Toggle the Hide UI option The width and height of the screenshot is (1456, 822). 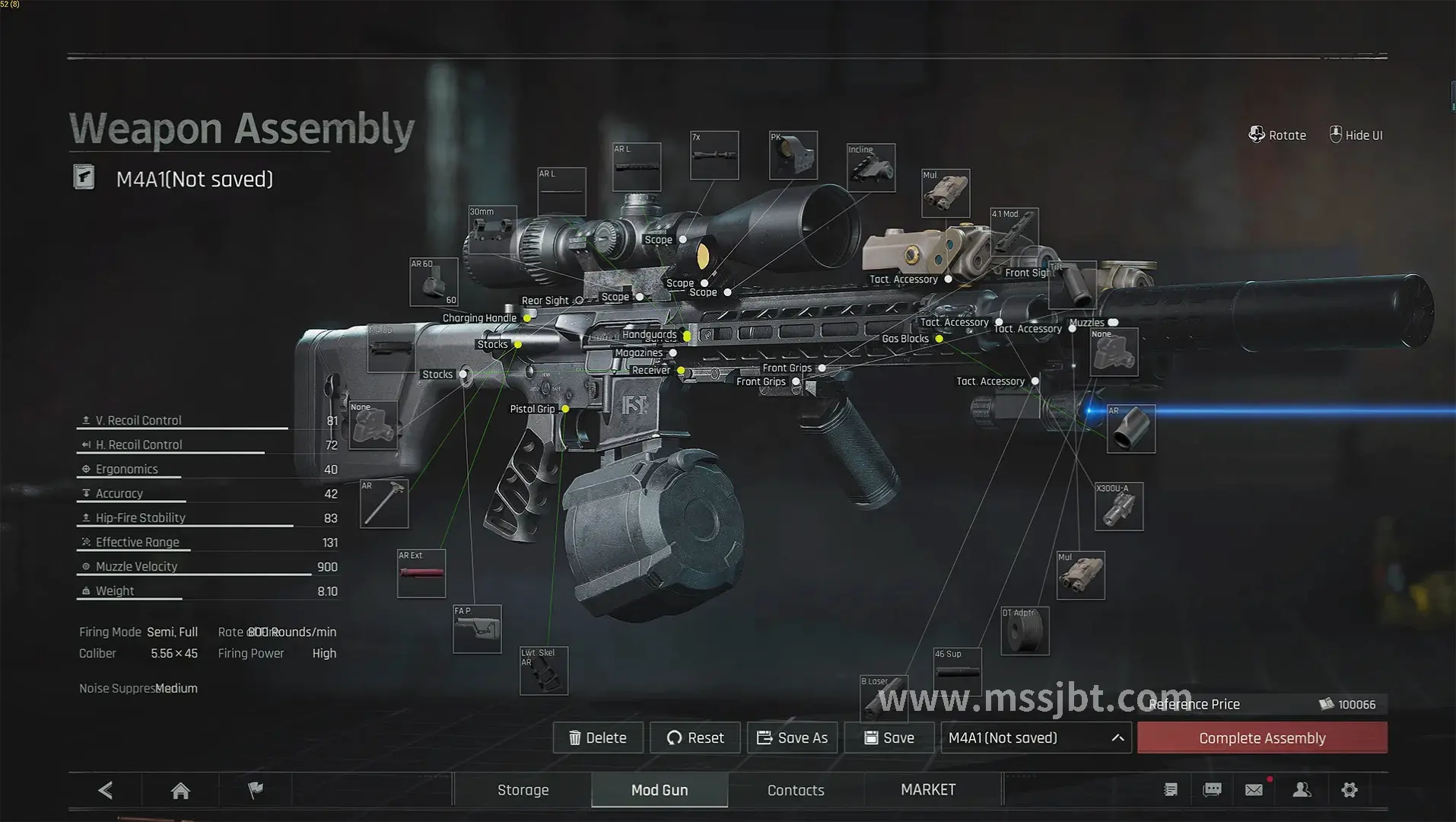point(1356,135)
